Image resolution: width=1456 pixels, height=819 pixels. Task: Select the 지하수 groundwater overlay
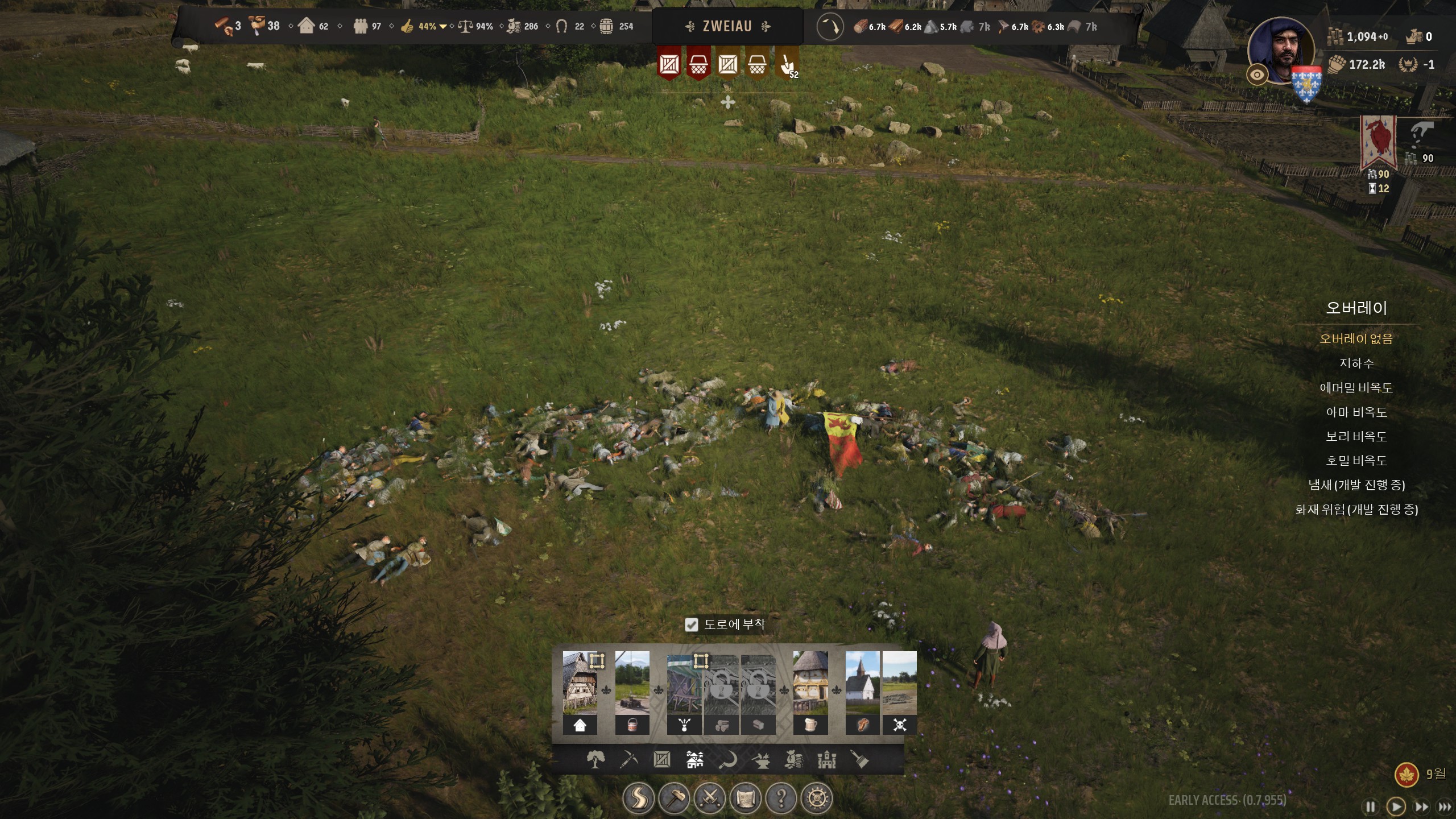(x=1356, y=363)
